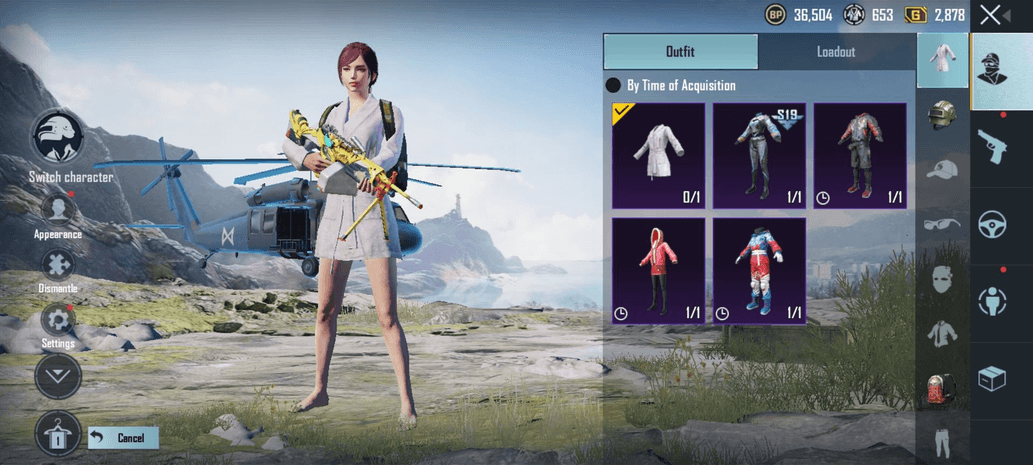Open the Dismantle option
This screenshot has height=465, width=1033.
click(58, 265)
